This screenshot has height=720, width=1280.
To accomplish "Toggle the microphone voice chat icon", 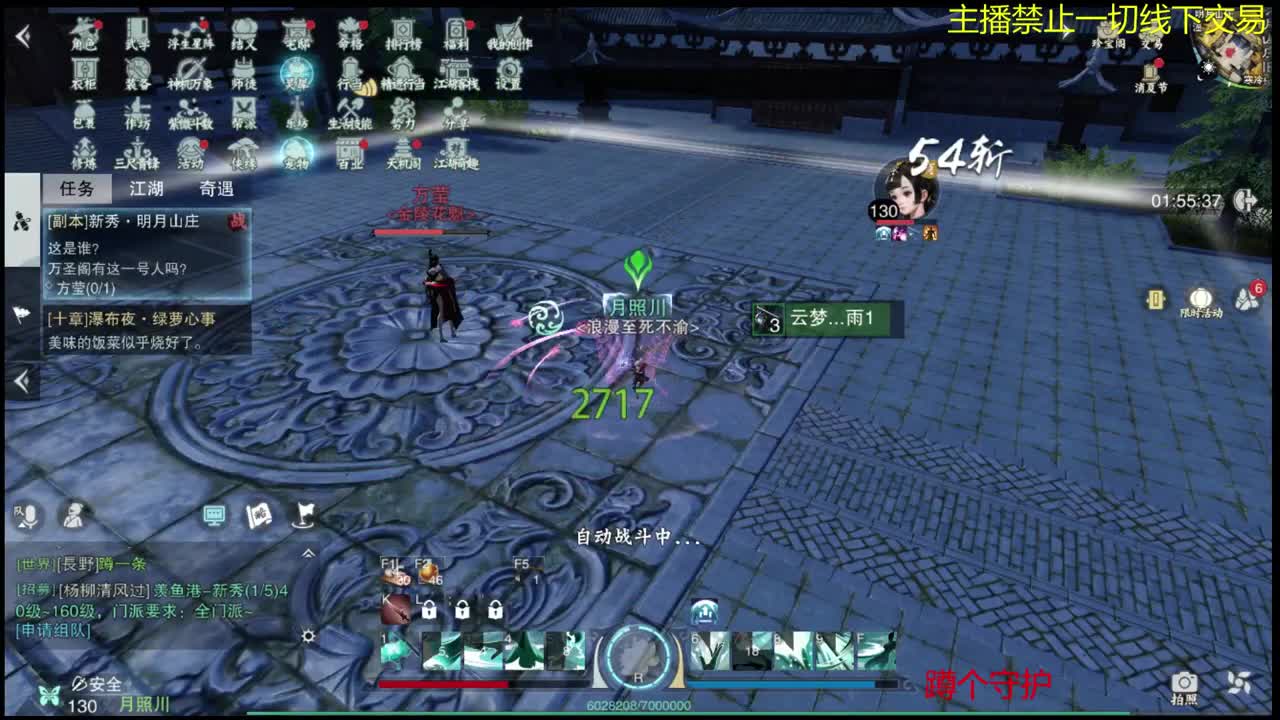I will click(30, 514).
